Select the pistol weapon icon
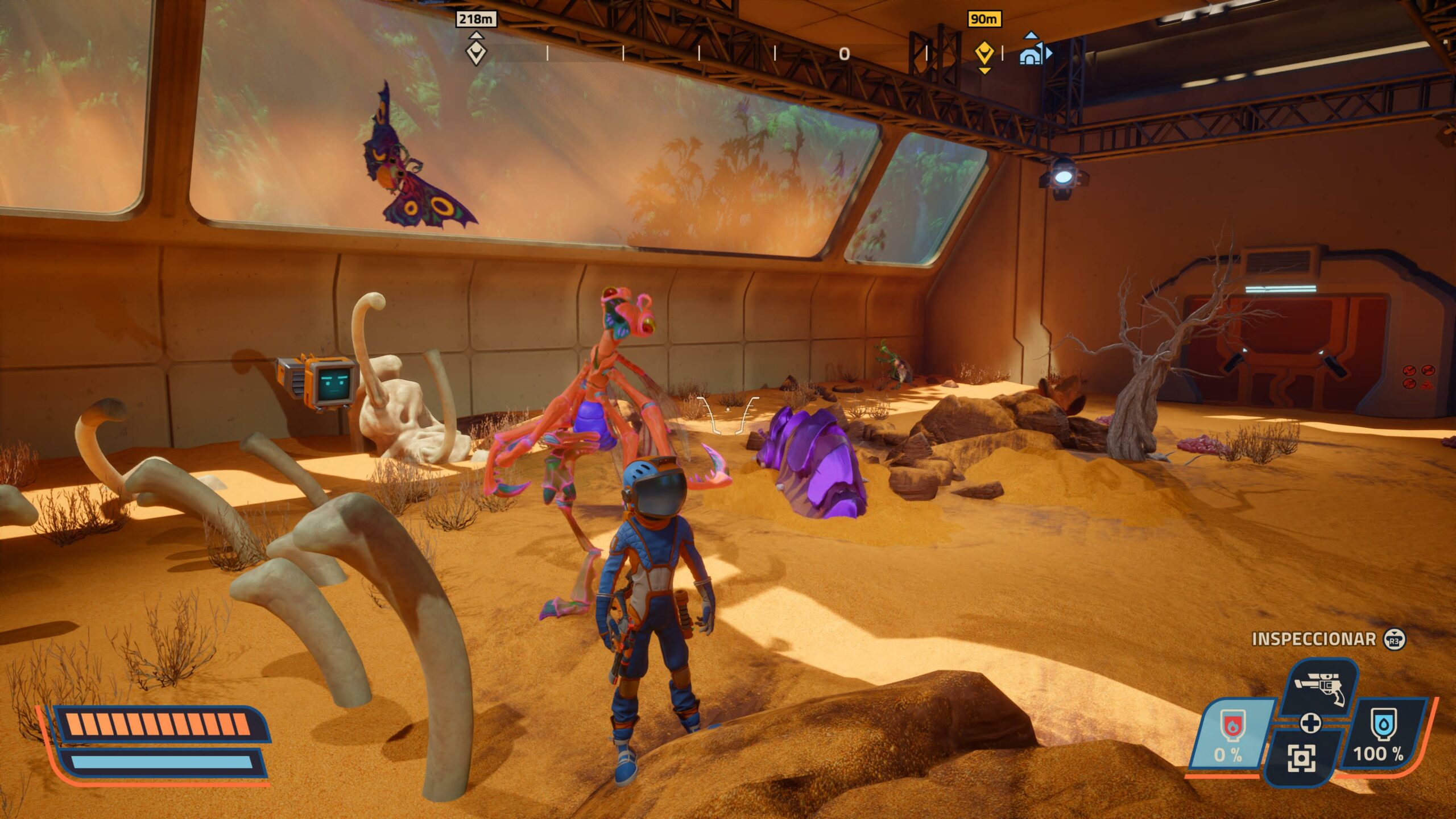The width and height of the screenshot is (1456, 819). click(1321, 689)
